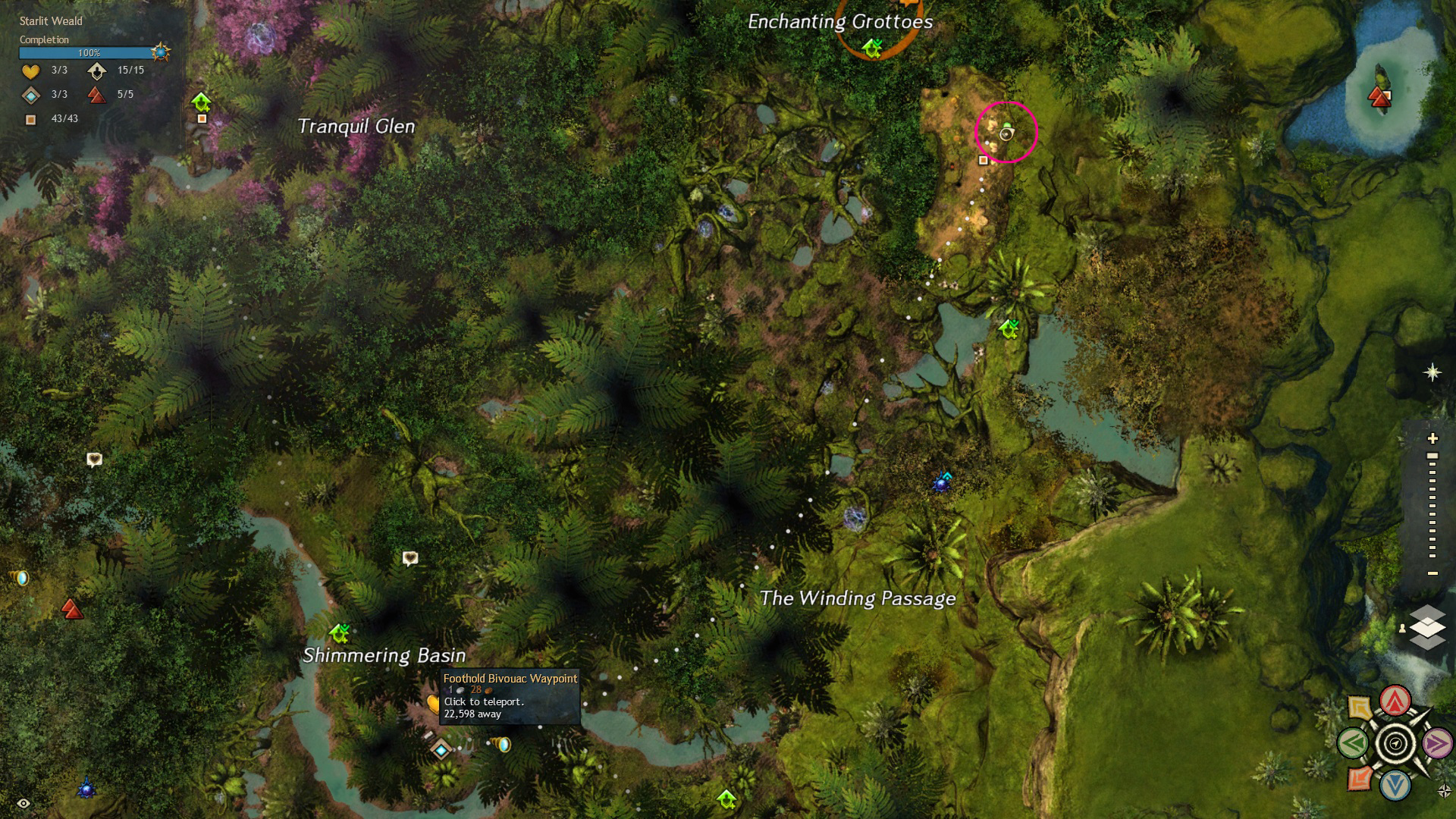The height and width of the screenshot is (819, 1456).
Task: Click the map zoom-in plus button
Action: [1432, 438]
